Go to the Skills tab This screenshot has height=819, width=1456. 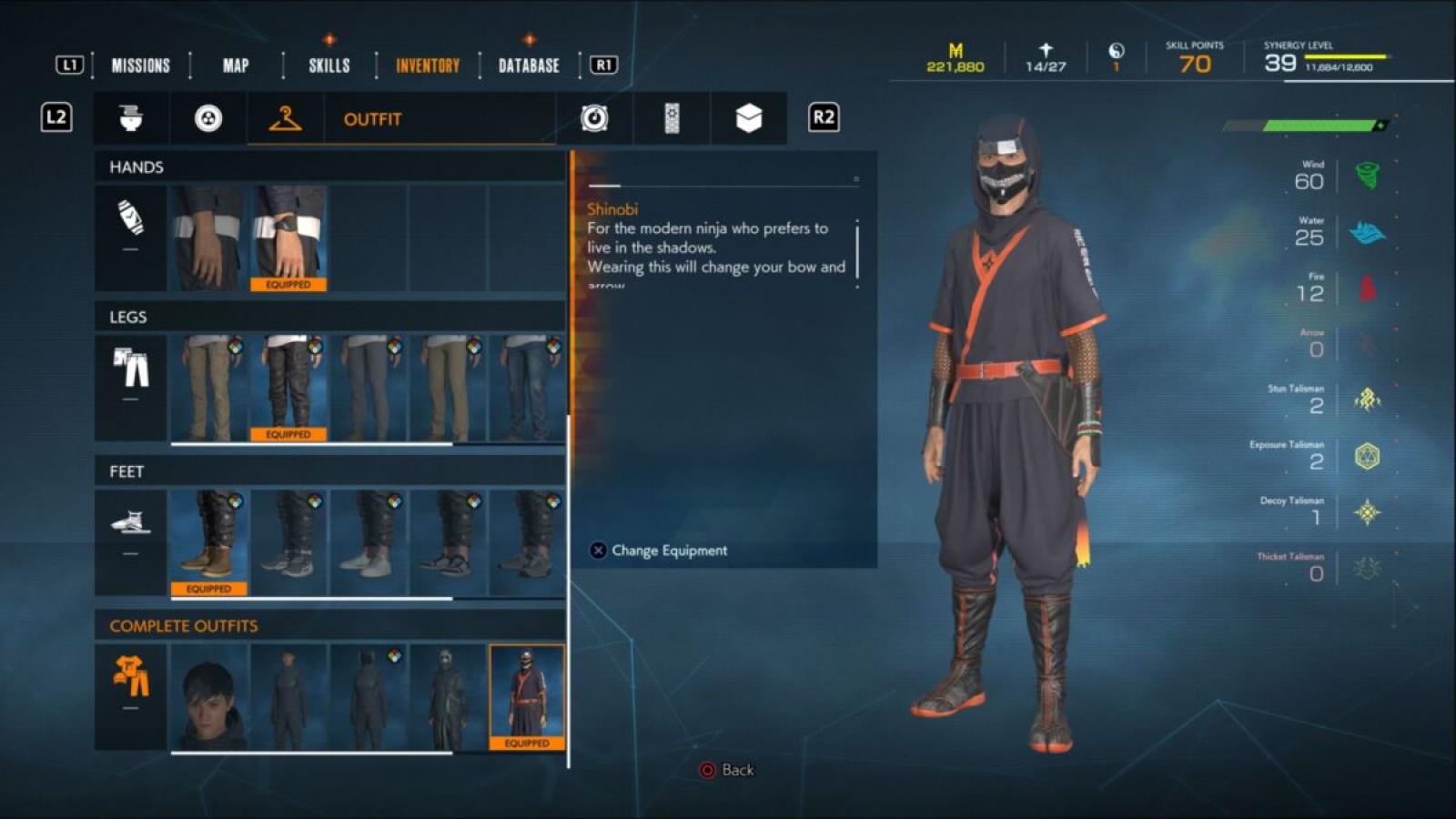[x=329, y=66]
